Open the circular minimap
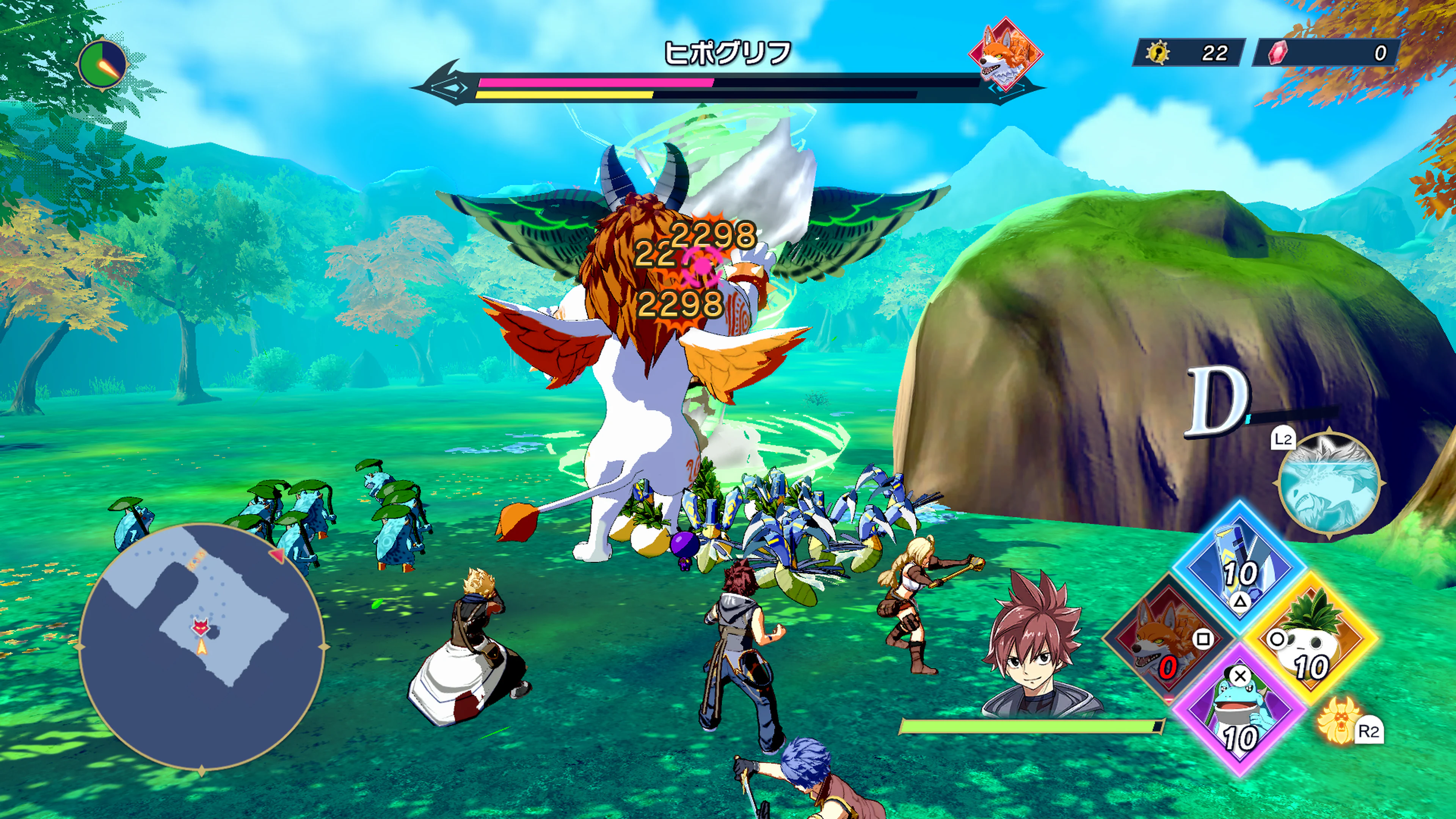This screenshot has height=819, width=1456. point(202,646)
